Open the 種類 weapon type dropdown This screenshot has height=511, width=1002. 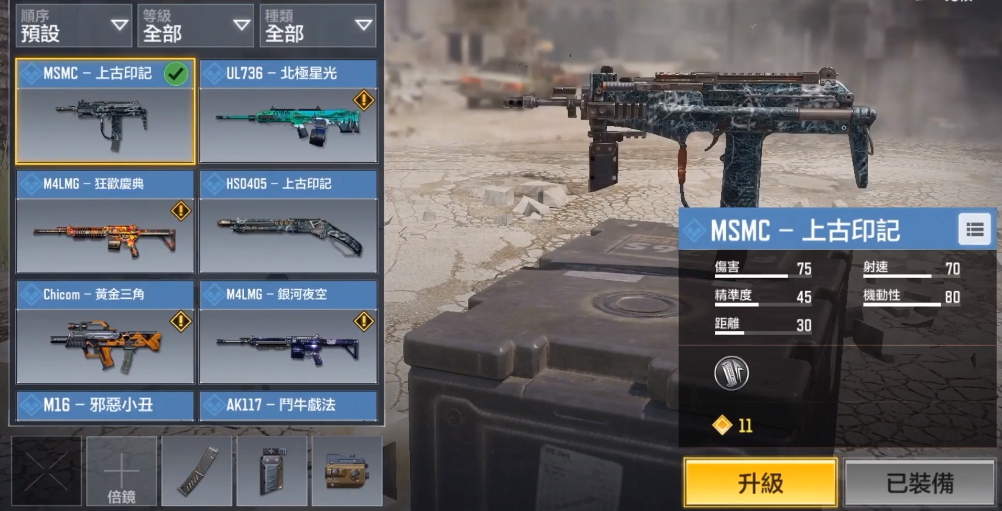coord(318,26)
